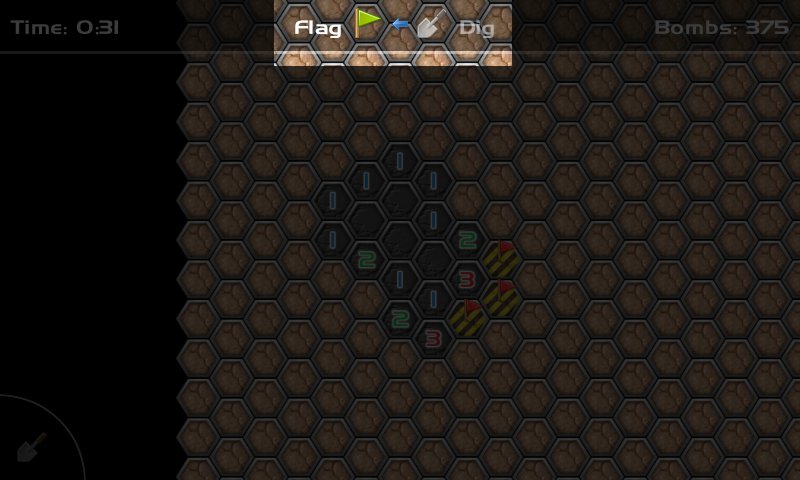800x480 pixels.
Task: Tap the shovel button in the corner arc
Action: (x=32, y=446)
